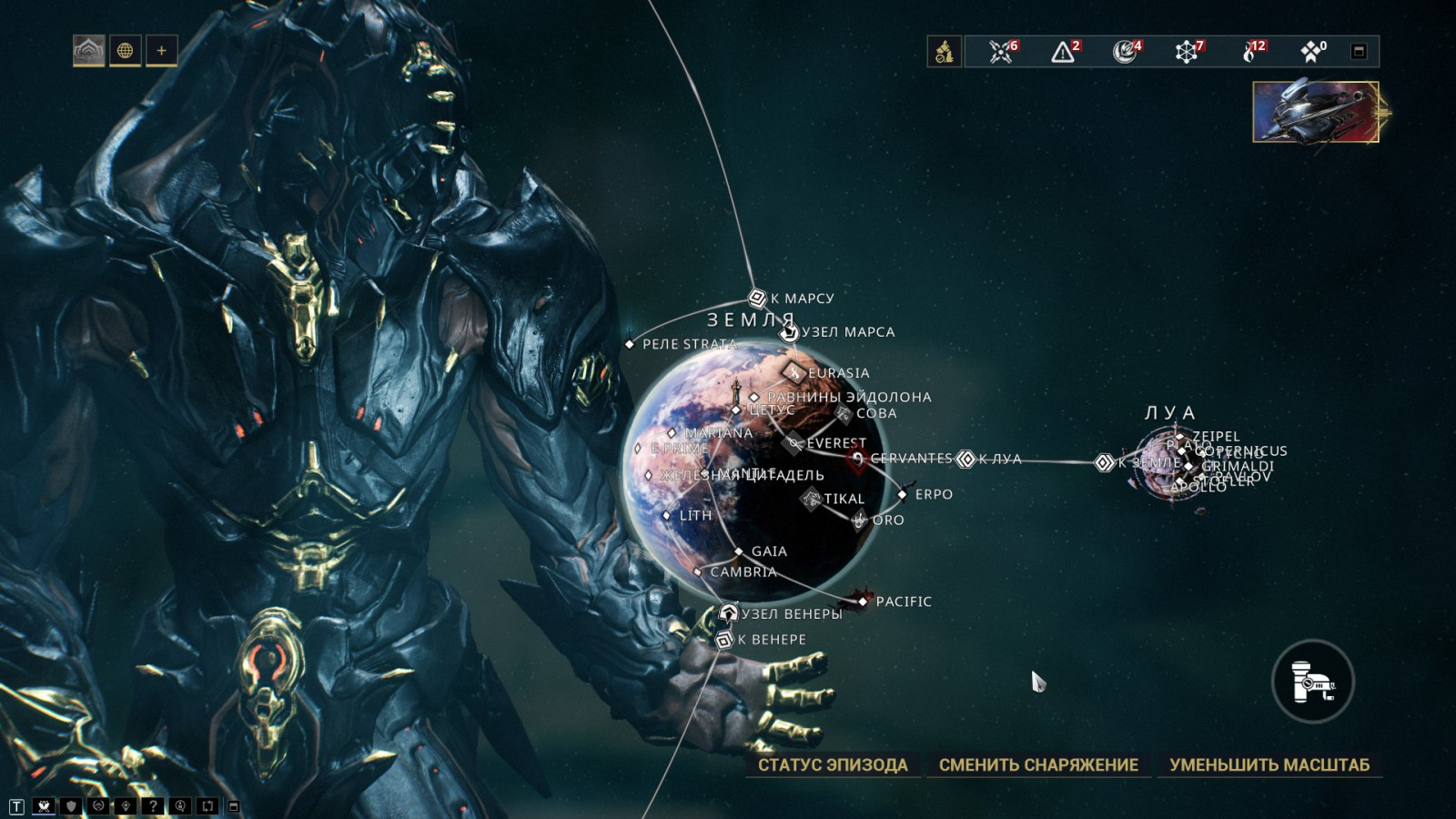Screen dimensions: 1456x819
Task: Open the nightwave ship thumbnail
Action: point(1316,112)
